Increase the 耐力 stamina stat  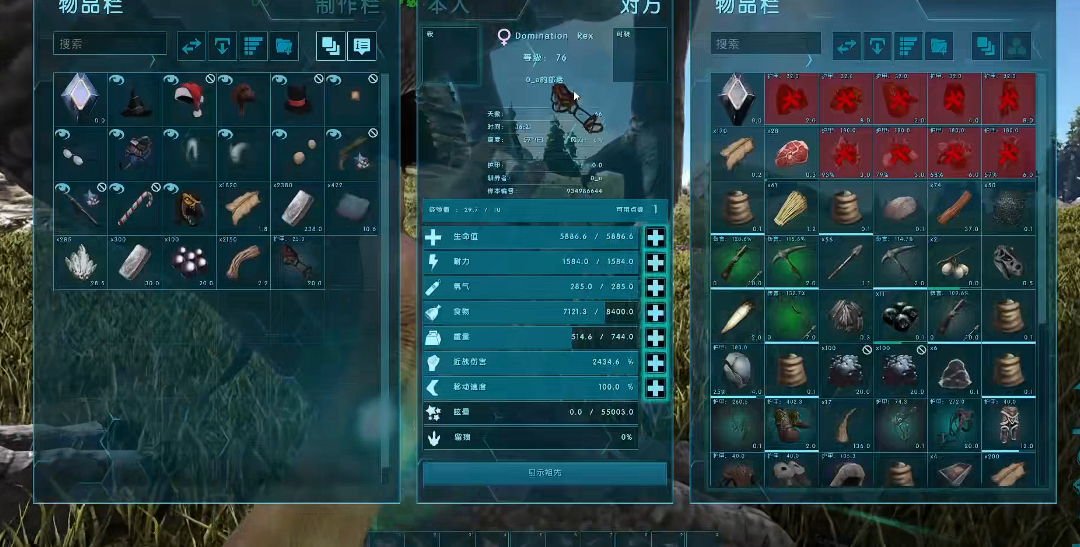[655, 262]
